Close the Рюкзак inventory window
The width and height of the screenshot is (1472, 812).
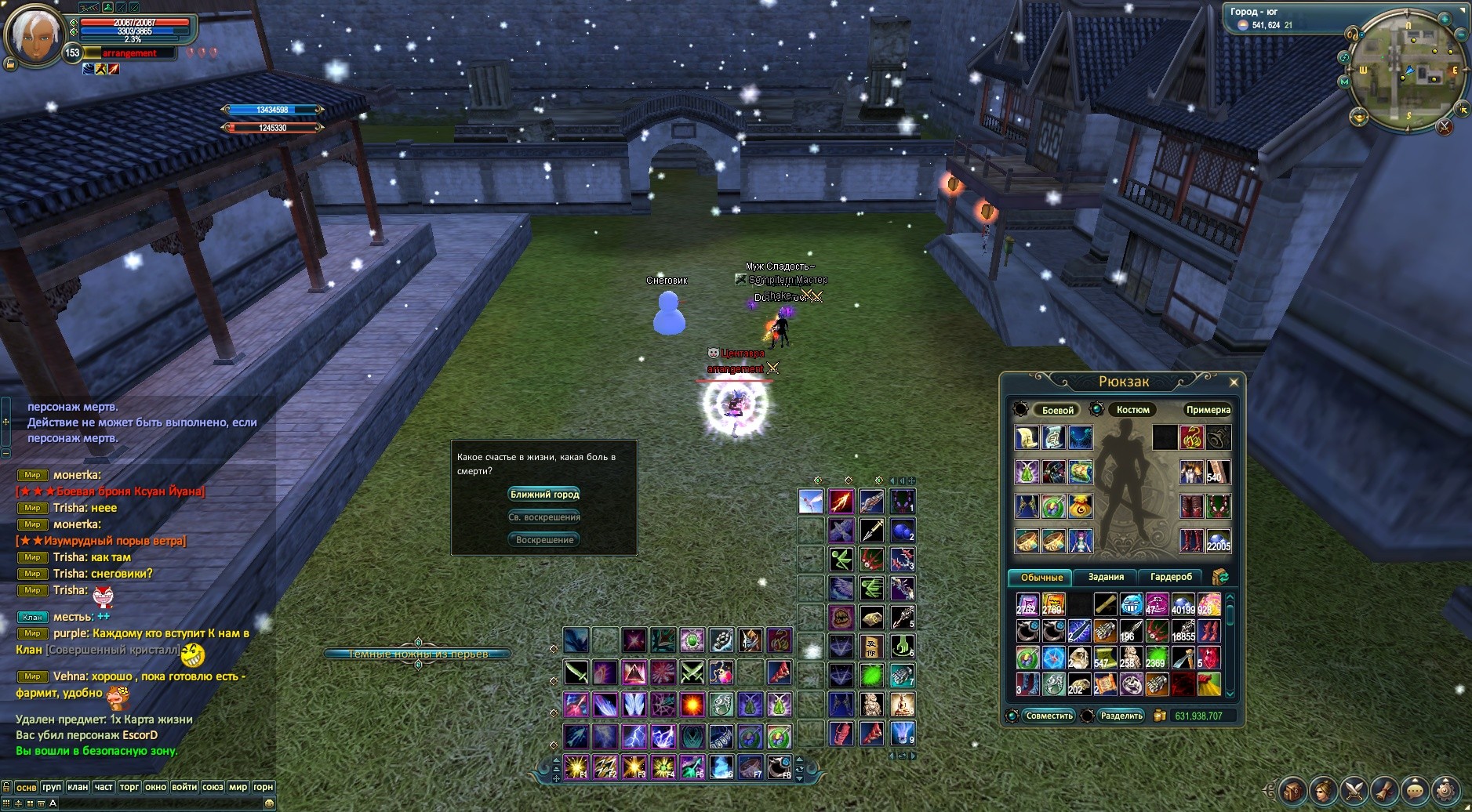1234,382
